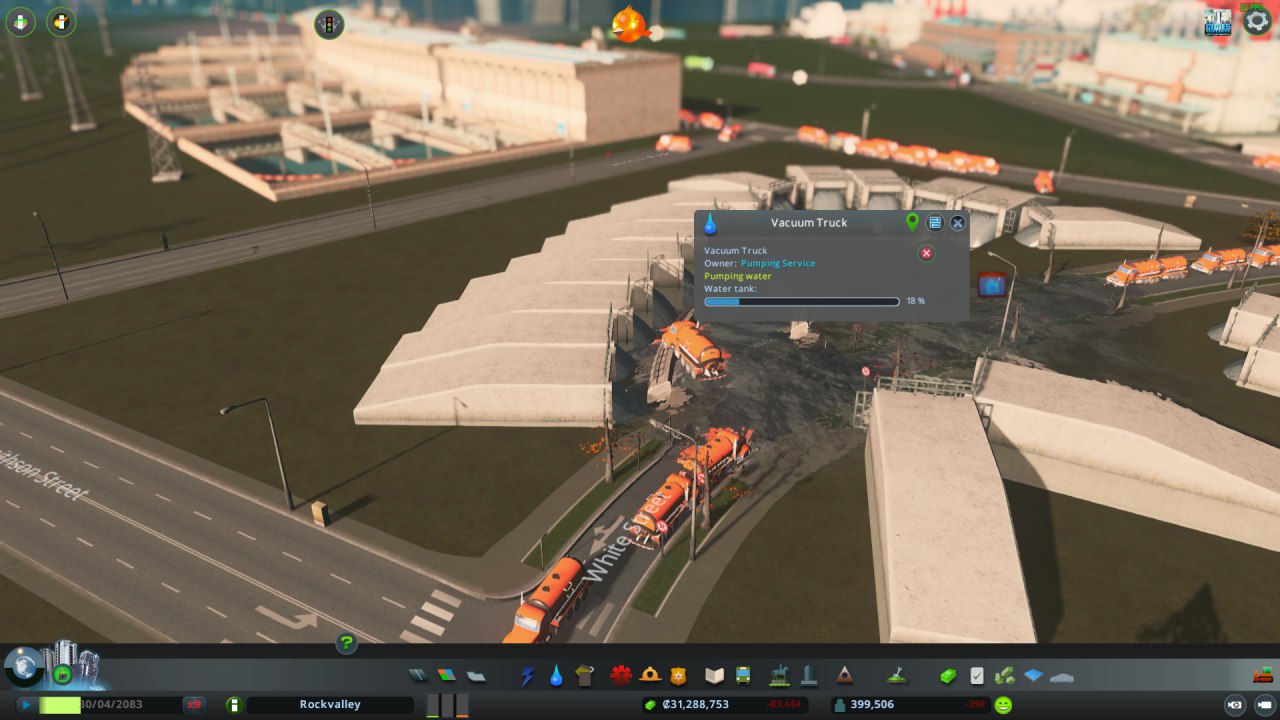Screen dimensions: 1280x720
Task: Close the Vacuum Truck info panel
Action: pyautogui.click(x=958, y=223)
